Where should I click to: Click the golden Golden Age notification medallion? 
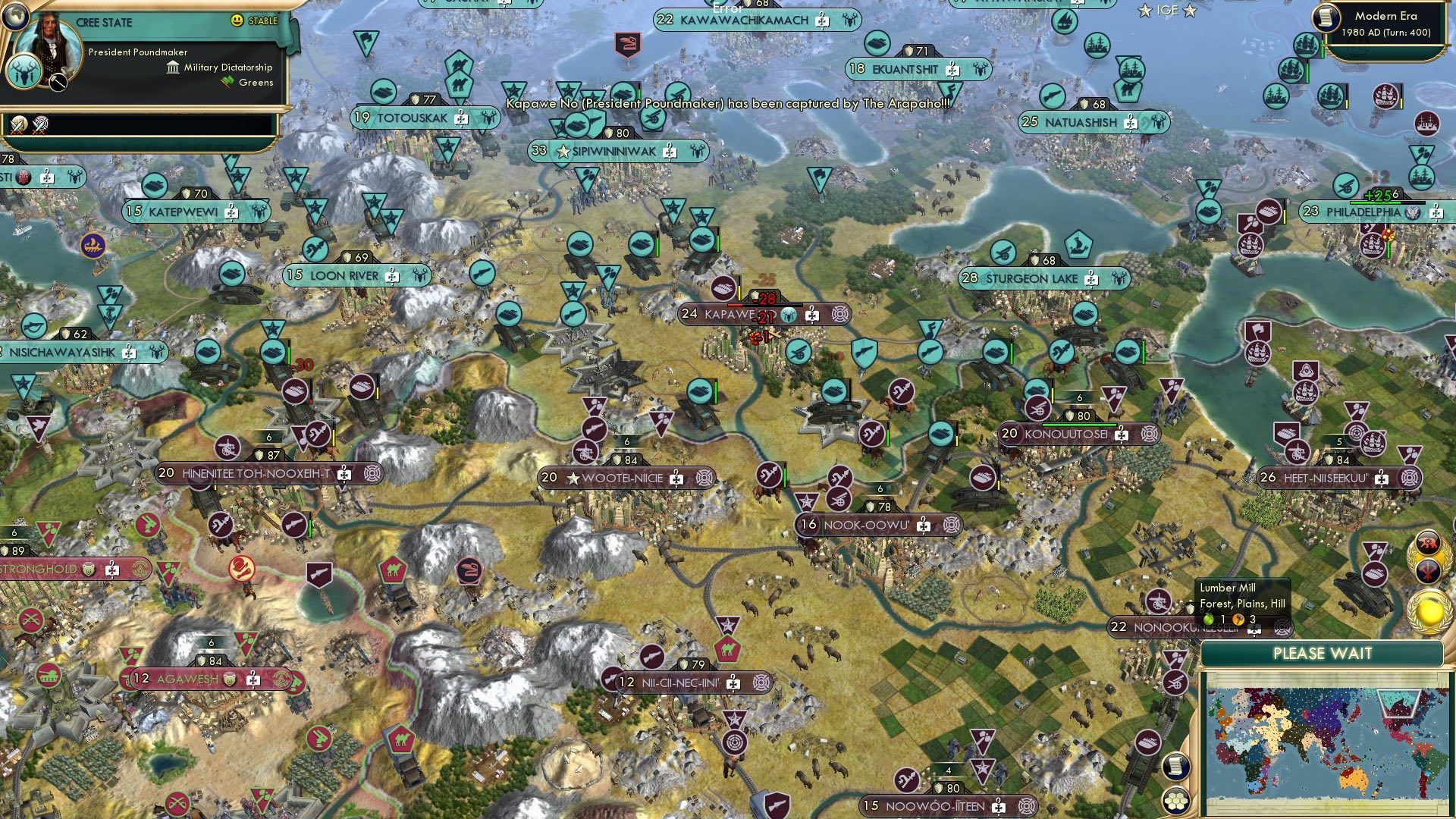click(1429, 610)
